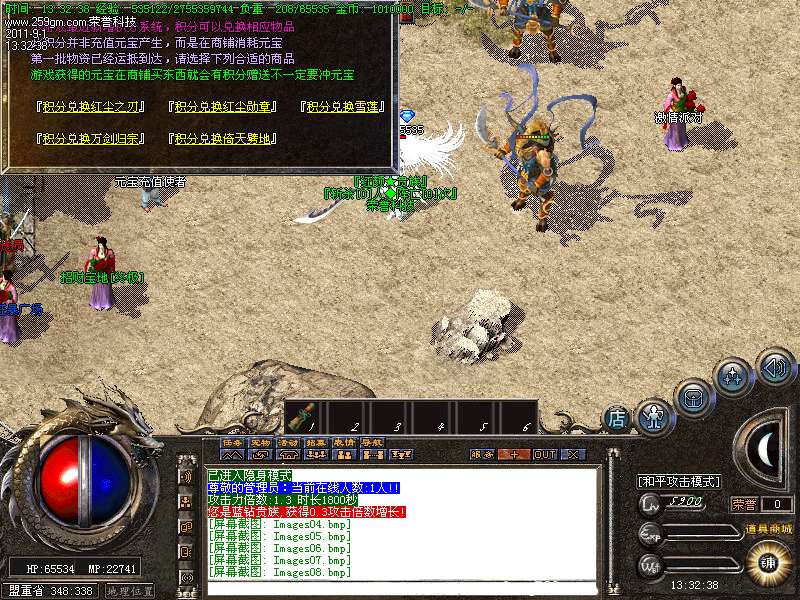Click the OUT logout button
The height and width of the screenshot is (600, 800).
(544, 454)
